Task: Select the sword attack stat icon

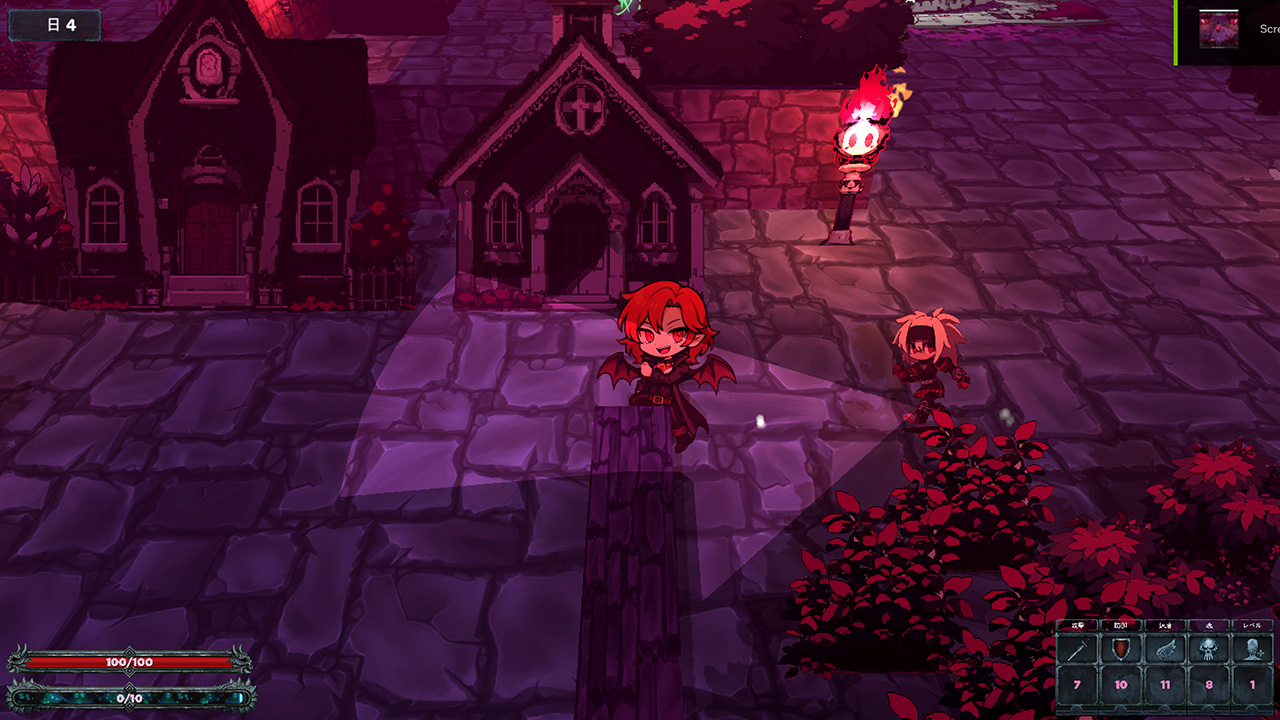Action: (x=1078, y=649)
